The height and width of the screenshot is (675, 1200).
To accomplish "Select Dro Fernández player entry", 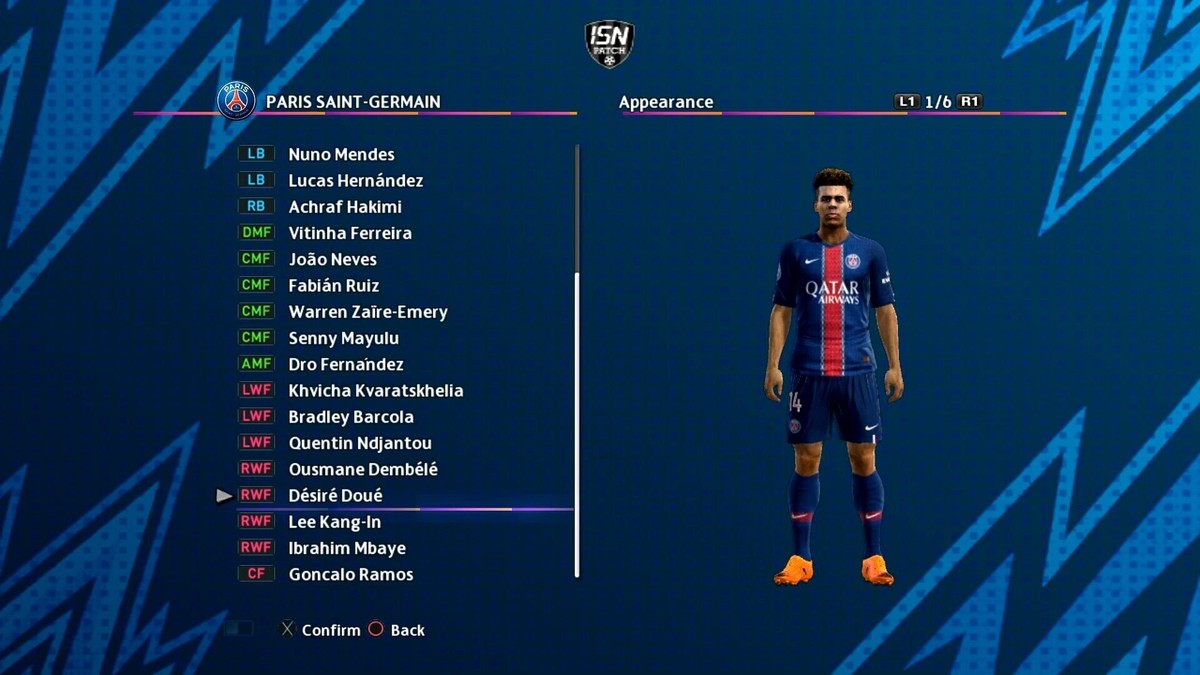I will click(346, 364).
